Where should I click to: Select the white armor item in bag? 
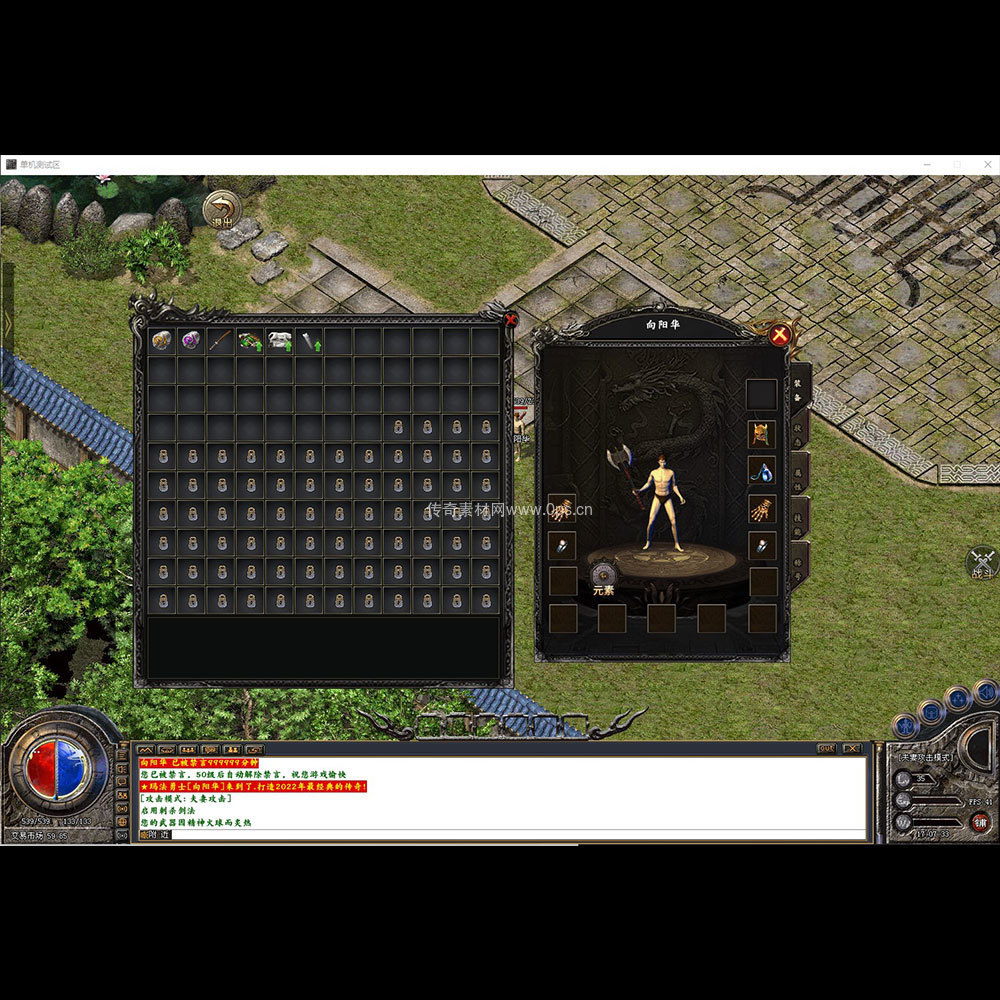click(x=279, y=341)
